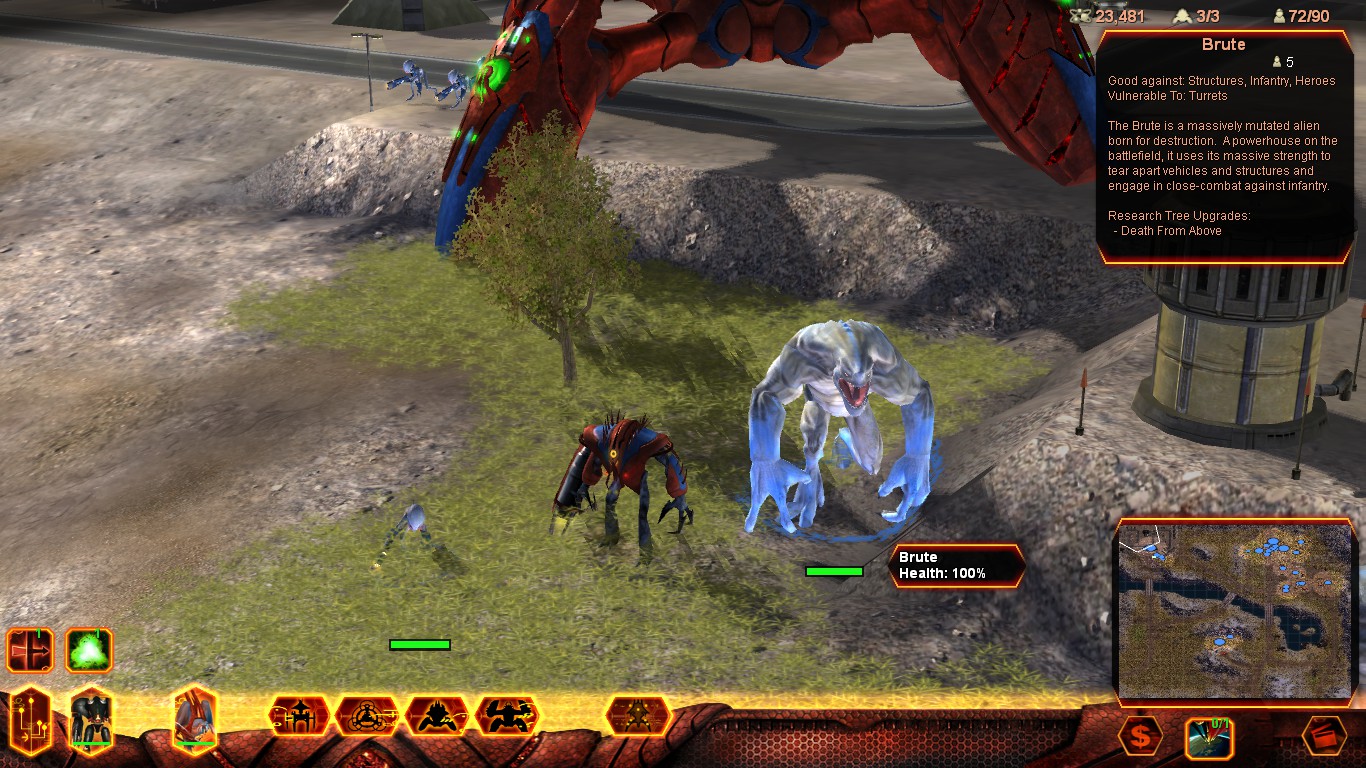1366x768 pixels.
Task: Choose the circular ring structure icon
Action: point(368,716)
